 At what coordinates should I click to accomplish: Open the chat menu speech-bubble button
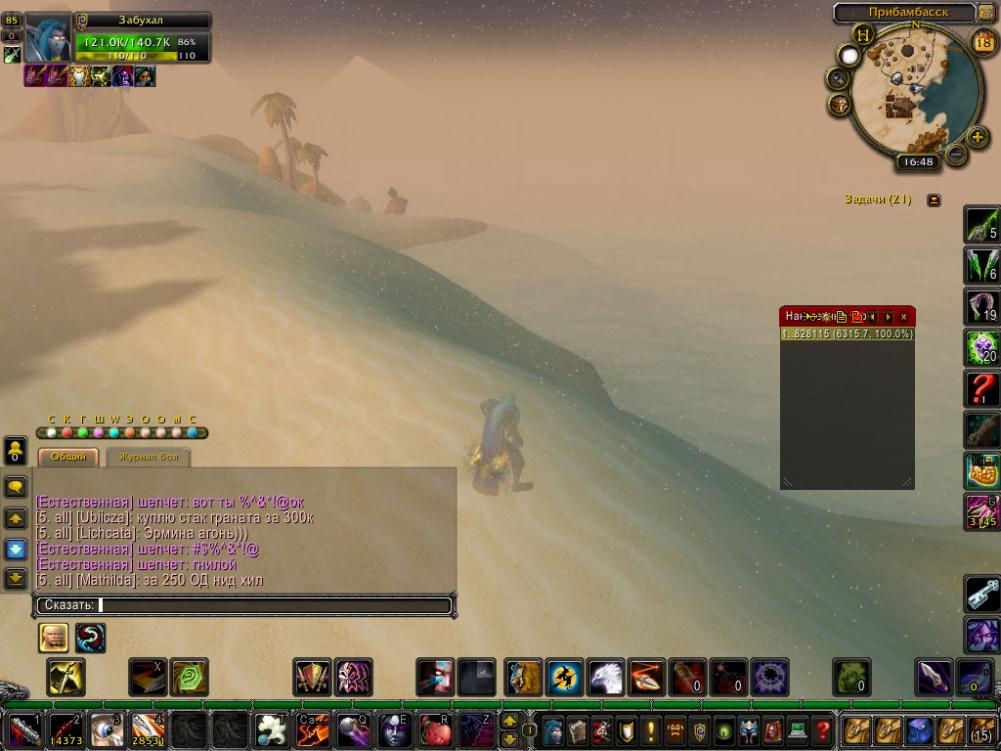click(x=16, y=487)
